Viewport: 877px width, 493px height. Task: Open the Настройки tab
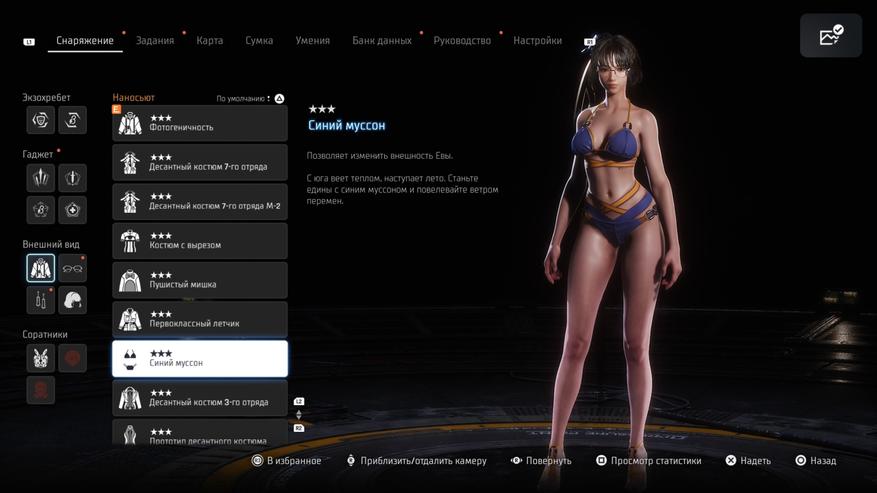point(537,40)
